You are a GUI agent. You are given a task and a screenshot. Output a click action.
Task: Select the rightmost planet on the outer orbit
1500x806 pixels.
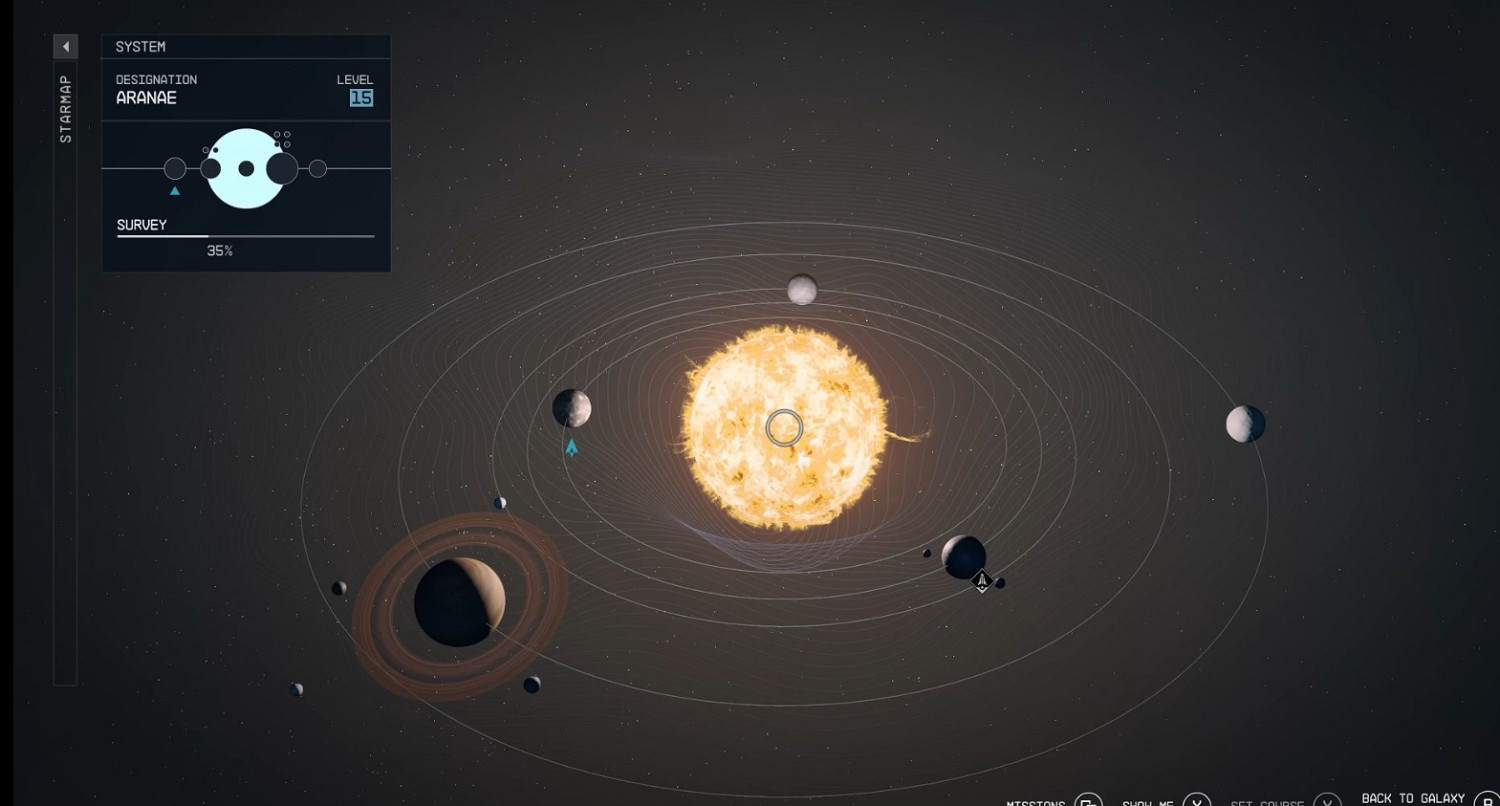coord(1243,424)
